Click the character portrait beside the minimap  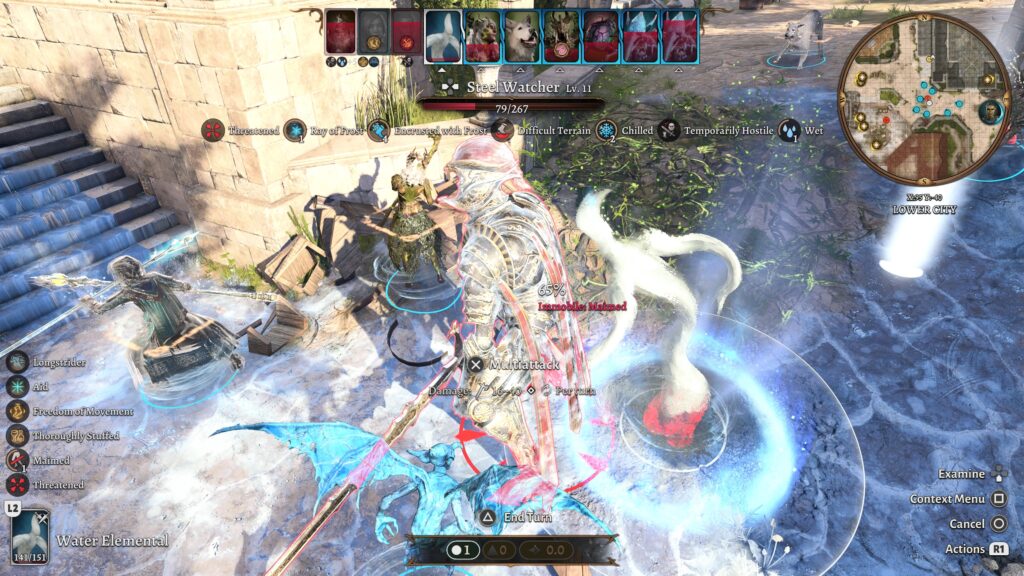[991, 111]
